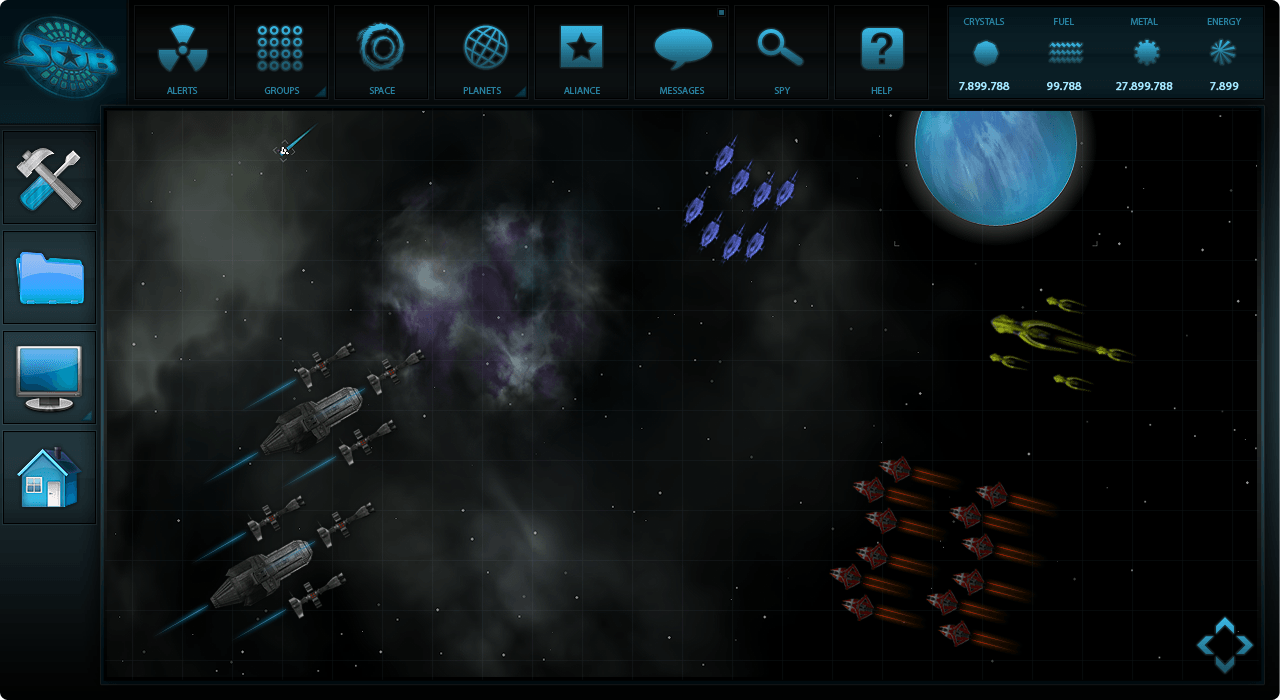The image size is (1280, 700).
Task: Open the Help section
Action: (x=881, y=53)
